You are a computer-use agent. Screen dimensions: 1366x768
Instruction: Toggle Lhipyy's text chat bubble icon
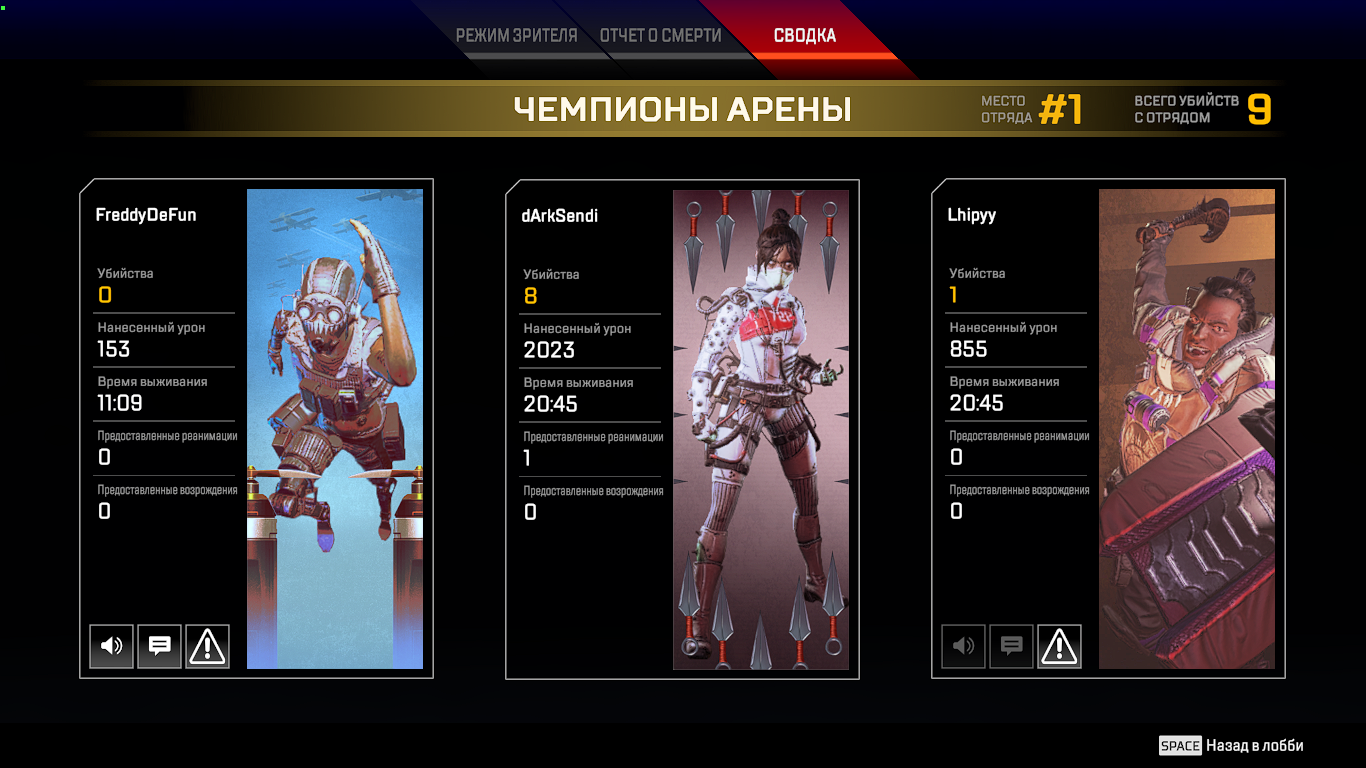point(1011,646)
